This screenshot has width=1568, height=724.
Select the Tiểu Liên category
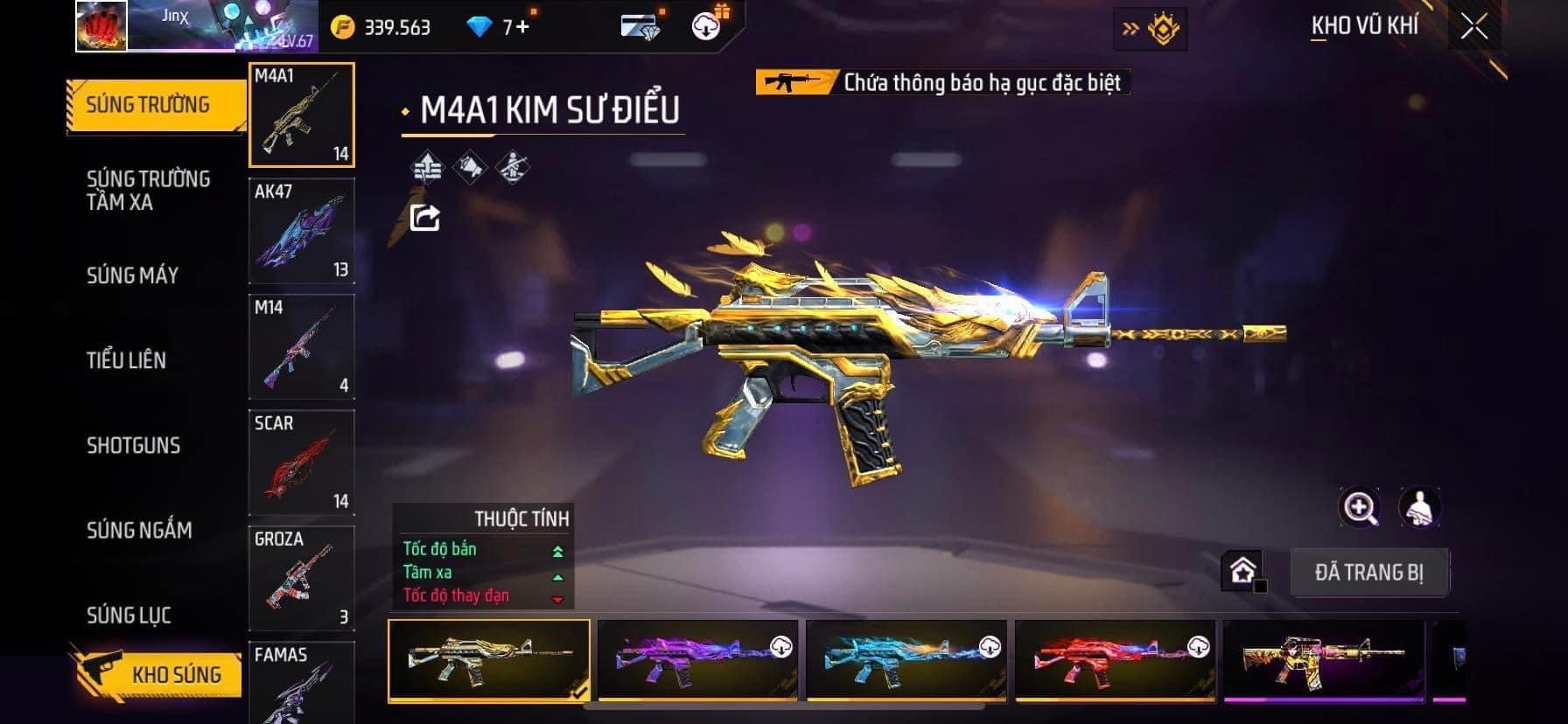126,360
